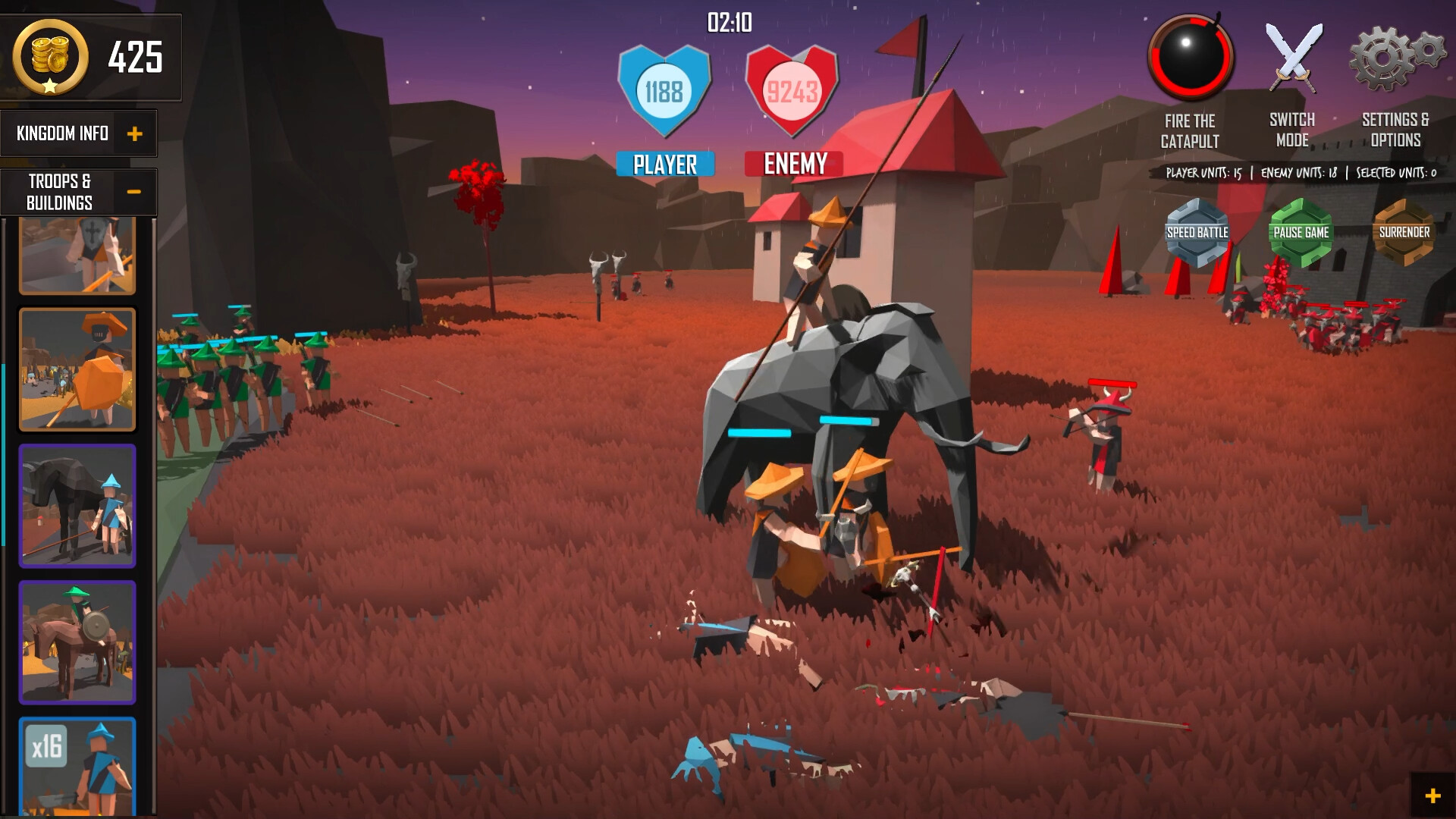Expand the Kingdom Info panel
The height and width of the screenshot is (819, 1456).
click(136, 133)
